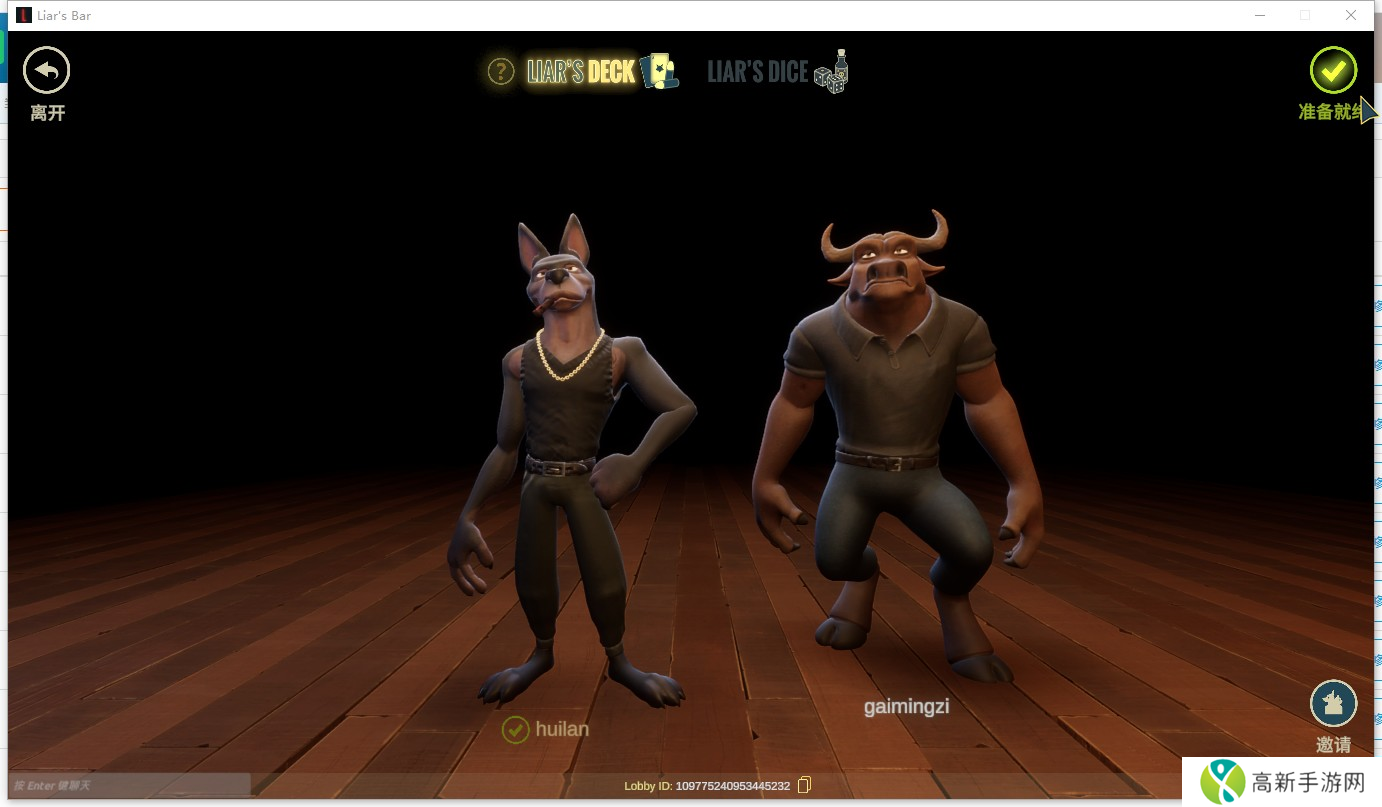Focus the chat input box
Viewport: 1382px width, 807px height.
pyautogui.click(x=128, y=785)
